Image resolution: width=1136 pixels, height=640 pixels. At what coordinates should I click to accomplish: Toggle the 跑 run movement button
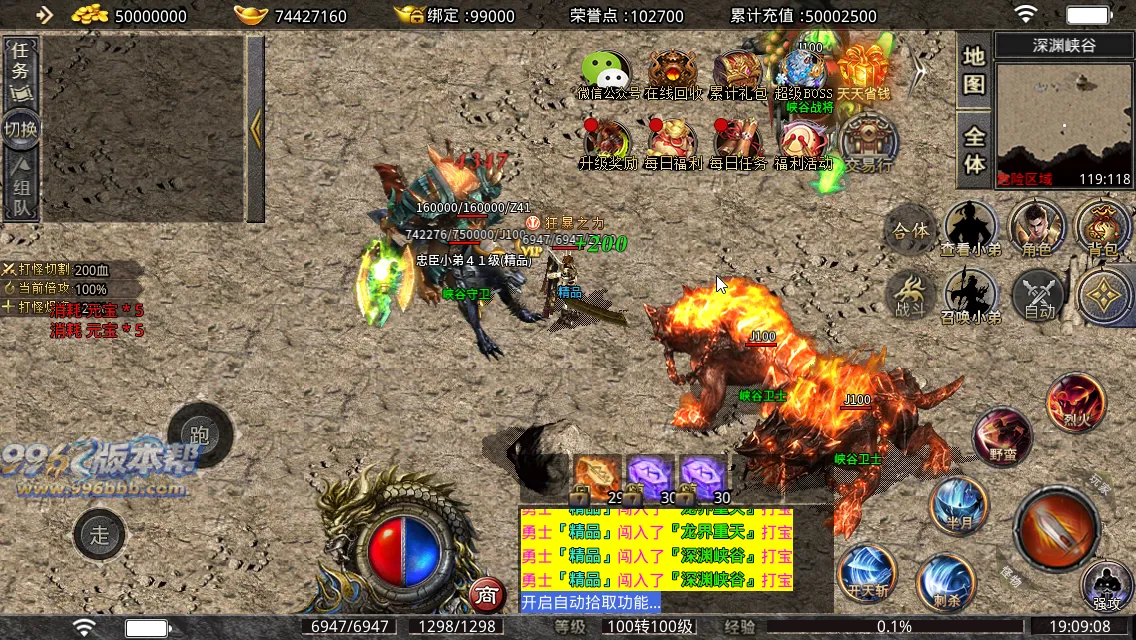[200, 435]
